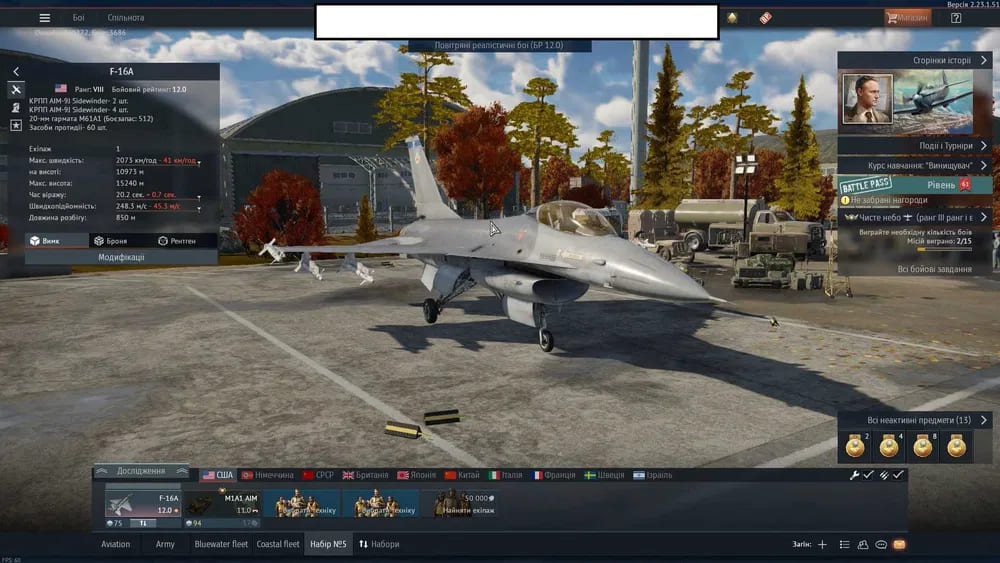Open the Сторінки історії panel
The height and width of the screenshot is (563, 1000).
click(915, 60)
